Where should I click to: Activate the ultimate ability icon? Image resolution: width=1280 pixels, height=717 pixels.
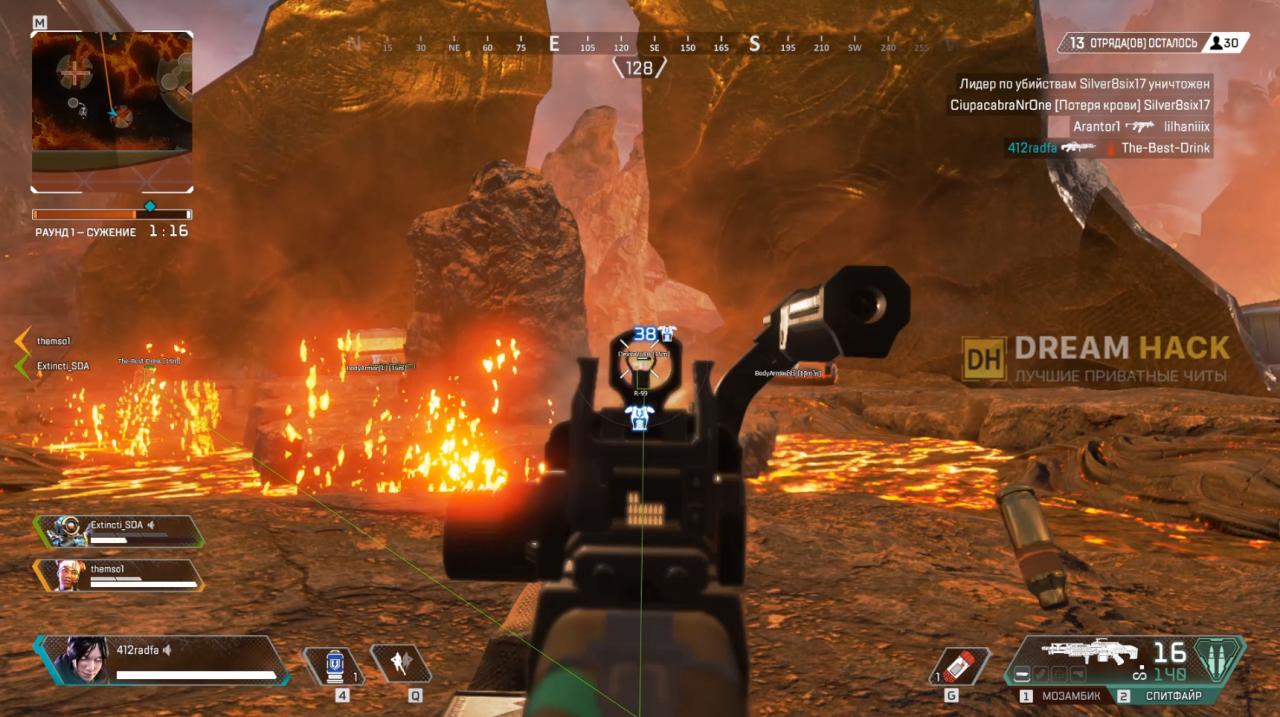coord(1217,659)
